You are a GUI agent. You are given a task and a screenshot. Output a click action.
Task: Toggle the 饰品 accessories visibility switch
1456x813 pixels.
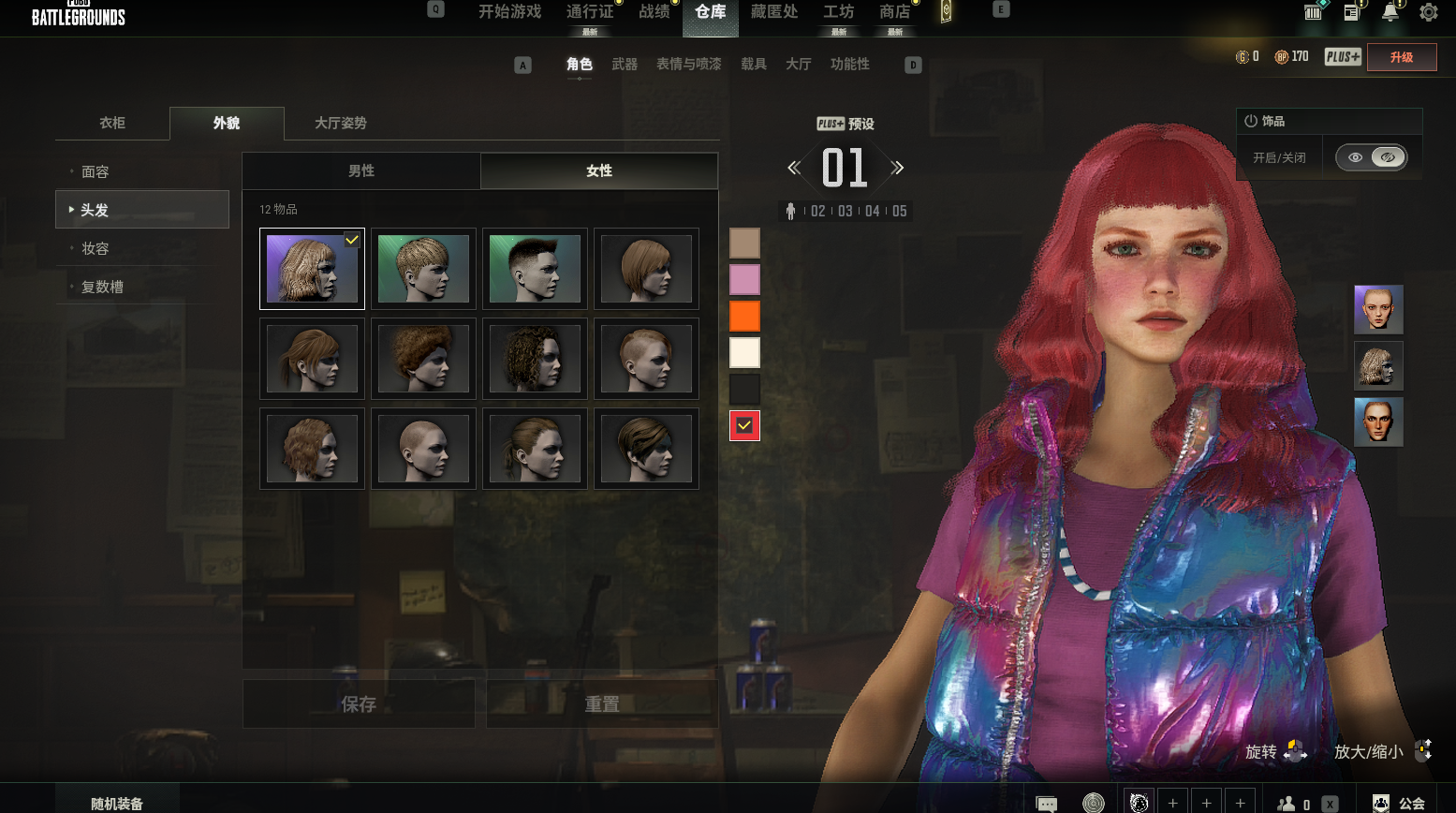(x=1371, y=157)
